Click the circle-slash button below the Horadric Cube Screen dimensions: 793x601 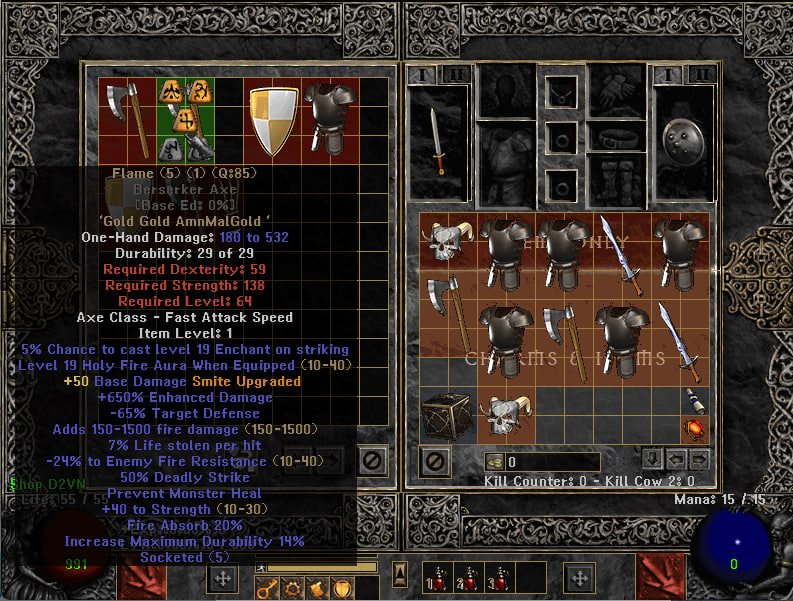click(436, 461)
